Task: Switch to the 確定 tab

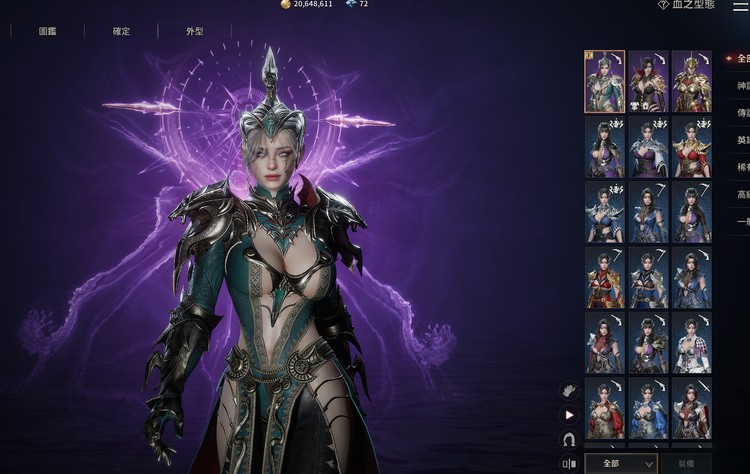Action: 121,31
